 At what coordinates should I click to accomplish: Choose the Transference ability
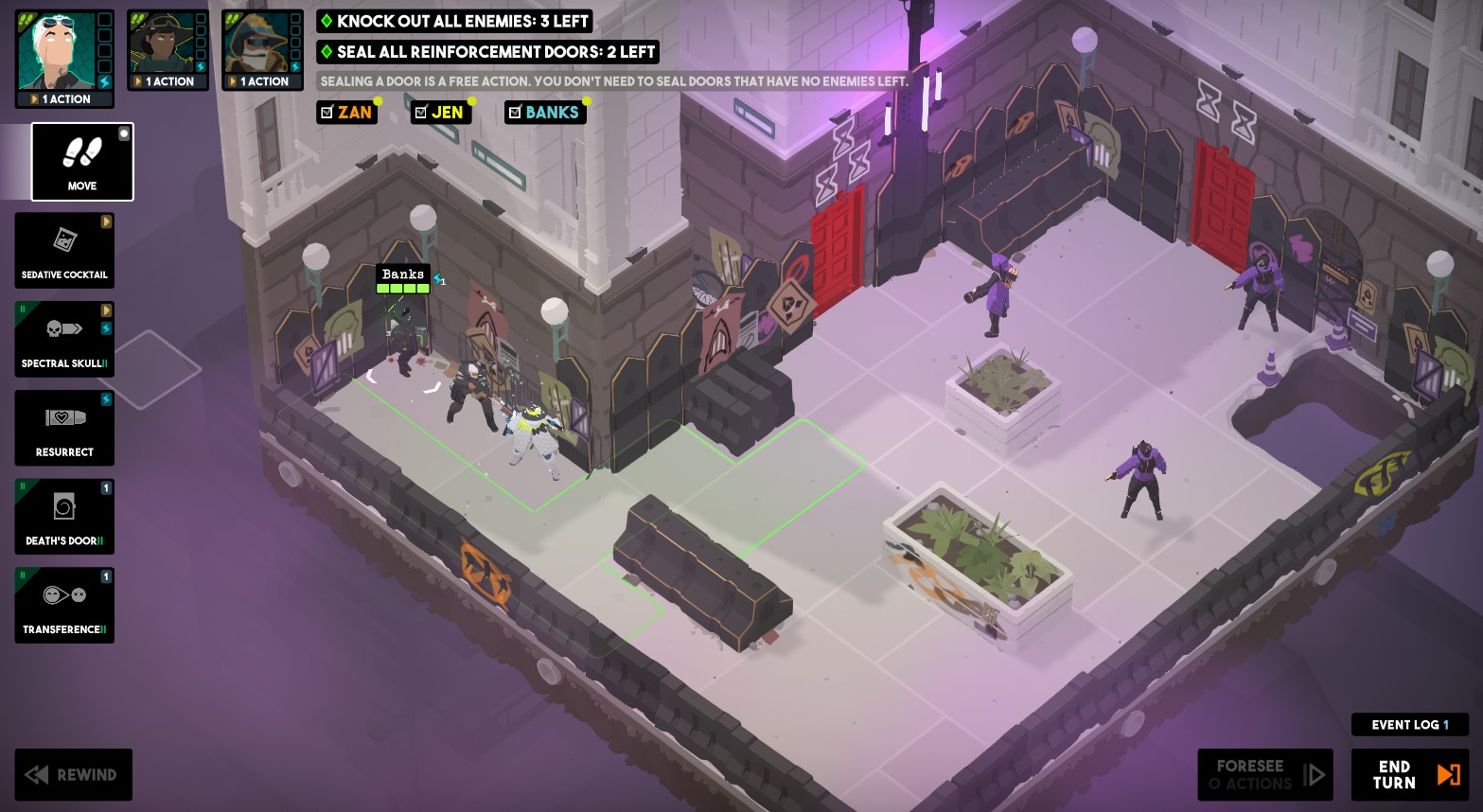coord(63,605)
